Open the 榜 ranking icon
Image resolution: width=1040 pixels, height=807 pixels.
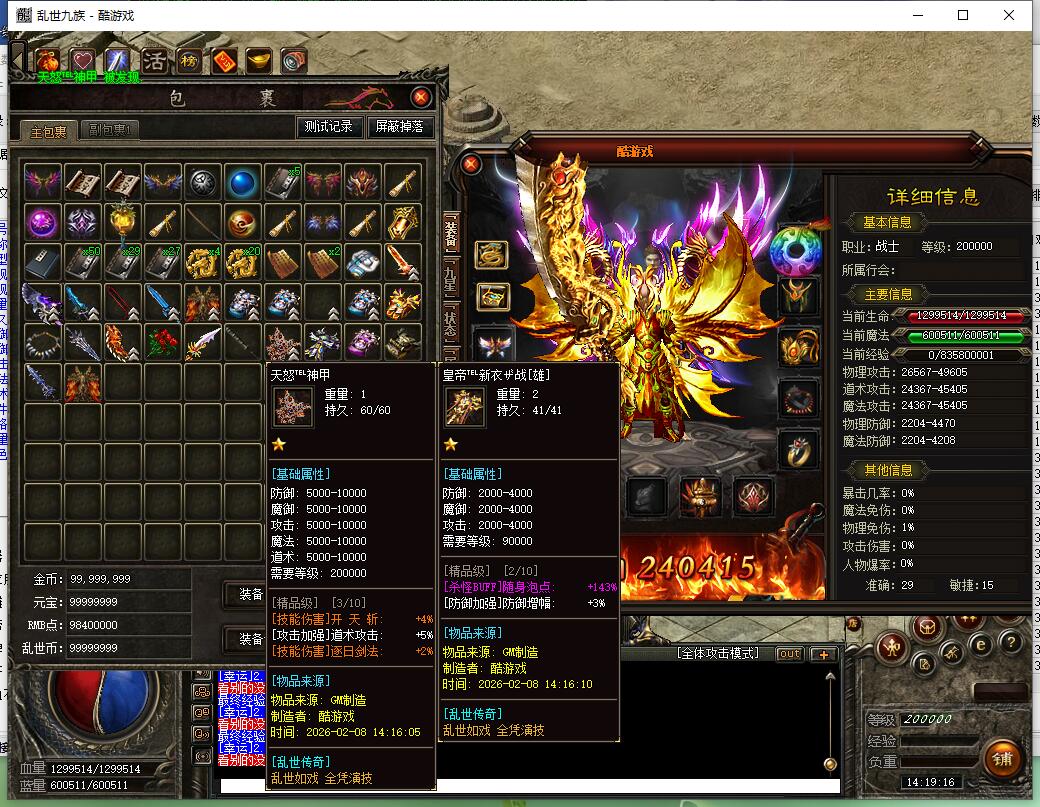coord(189,61)
